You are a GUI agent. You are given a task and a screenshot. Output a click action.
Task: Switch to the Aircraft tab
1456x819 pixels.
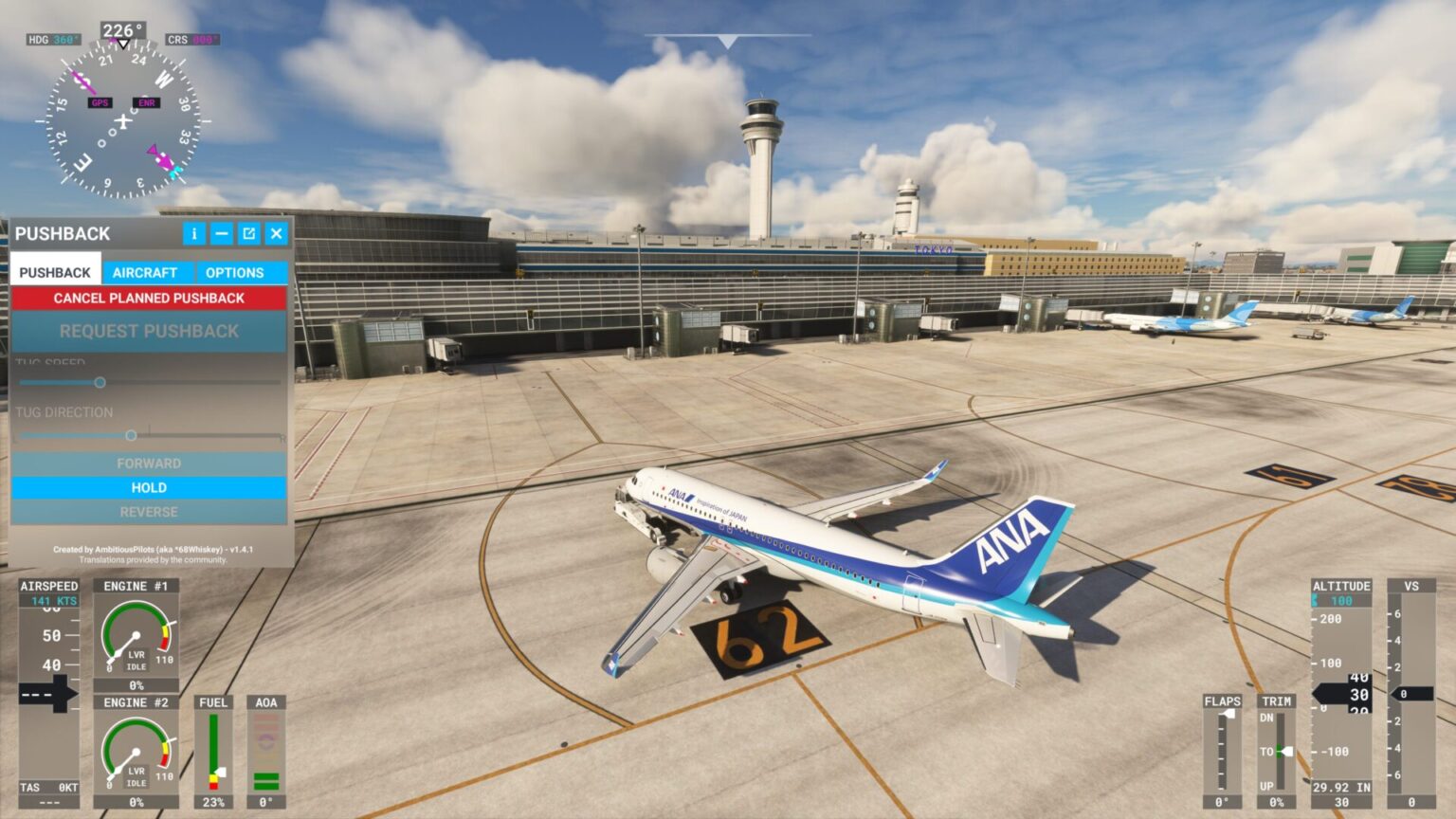coord(145,272)
